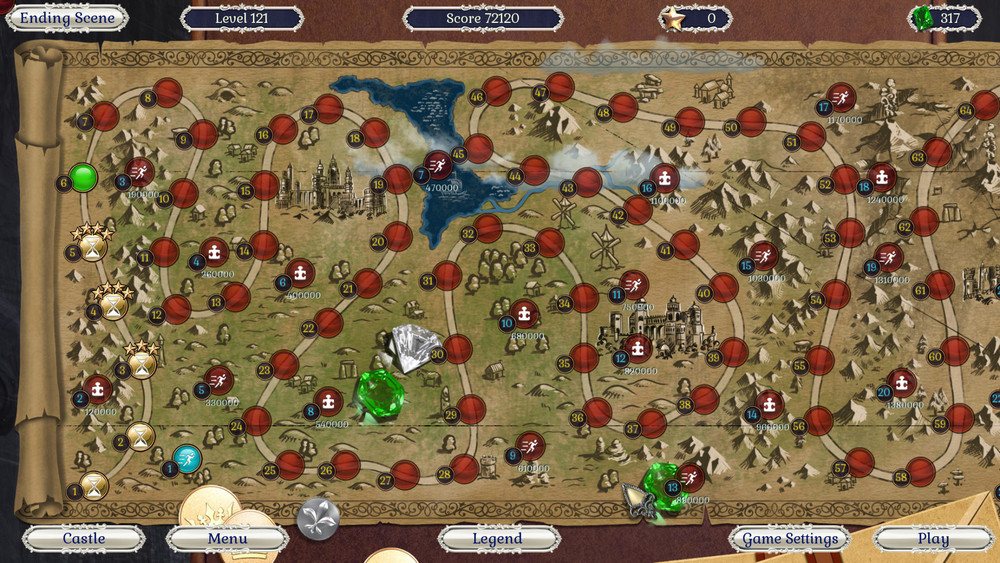Screen dimensions: 1000x563
Task: Choose the bonus node marked 1170000
Action: click(842, 97)
